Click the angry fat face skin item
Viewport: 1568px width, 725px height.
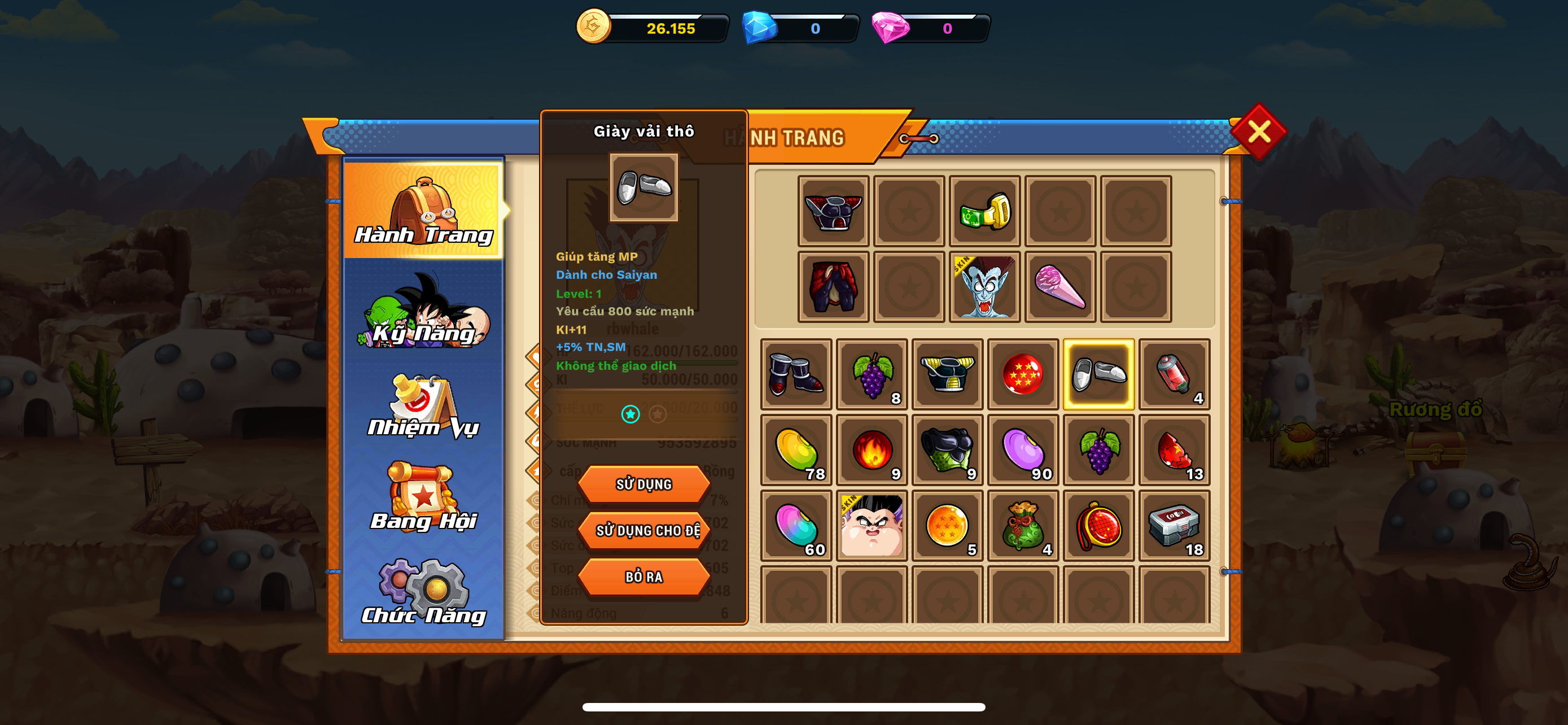point(871,526)
